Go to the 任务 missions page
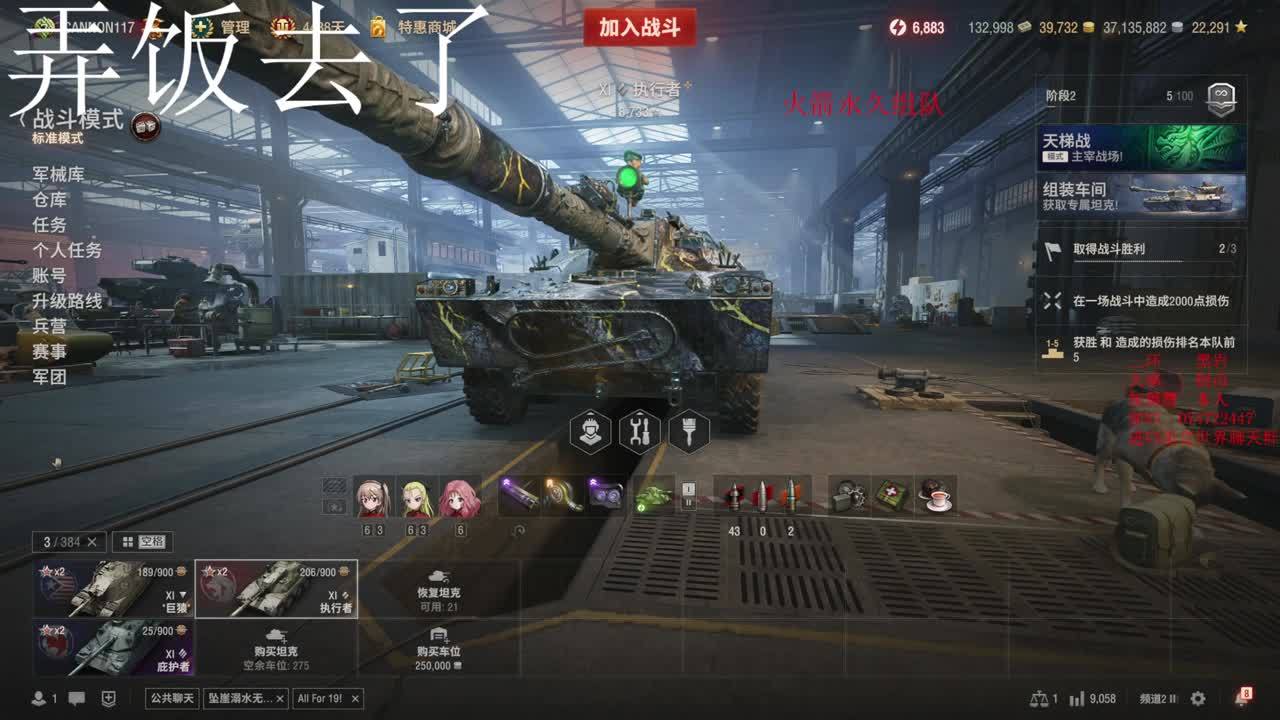Viewport: 1280px width, 720px height. (x=49, y=225)
